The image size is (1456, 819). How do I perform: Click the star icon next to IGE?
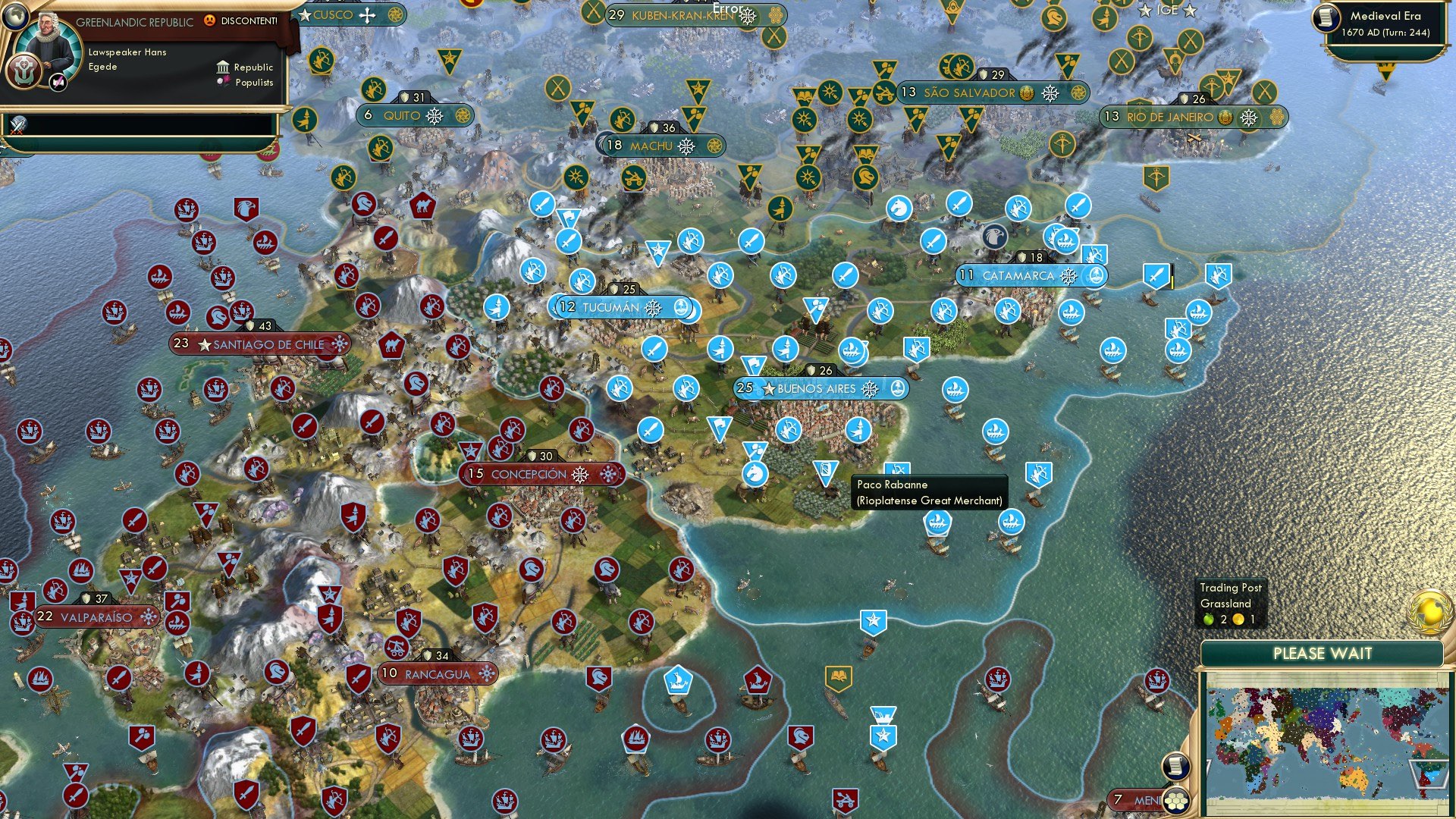point(1145,10)
